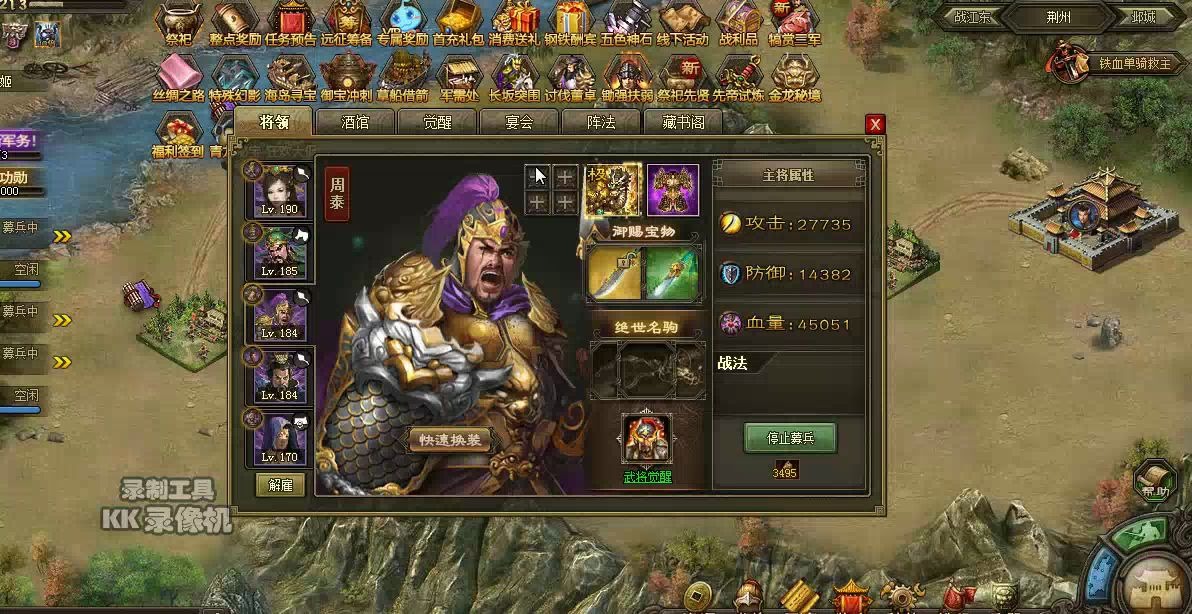Image resolution: width=1192 pixels, height=614 pixels.
Task: Click the 快速换装 quick equip button
Action: coord(450,440)
